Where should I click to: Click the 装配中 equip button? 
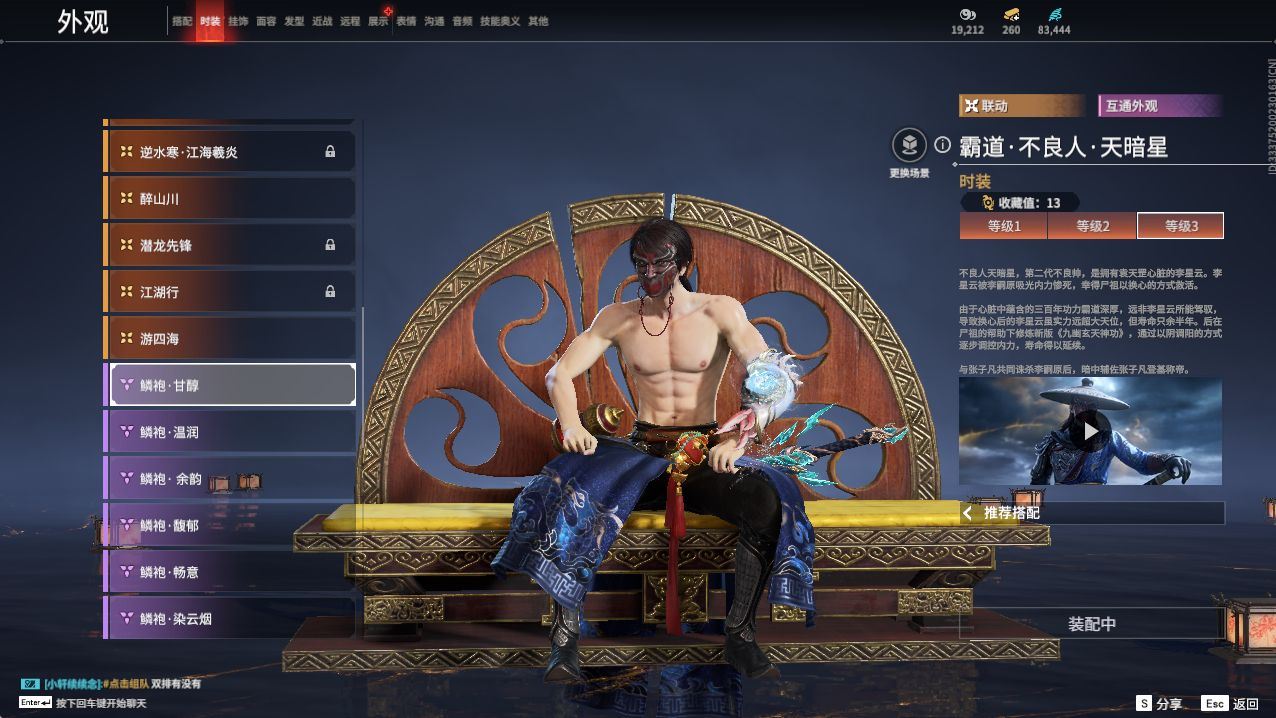click(x=1091, y=624)
